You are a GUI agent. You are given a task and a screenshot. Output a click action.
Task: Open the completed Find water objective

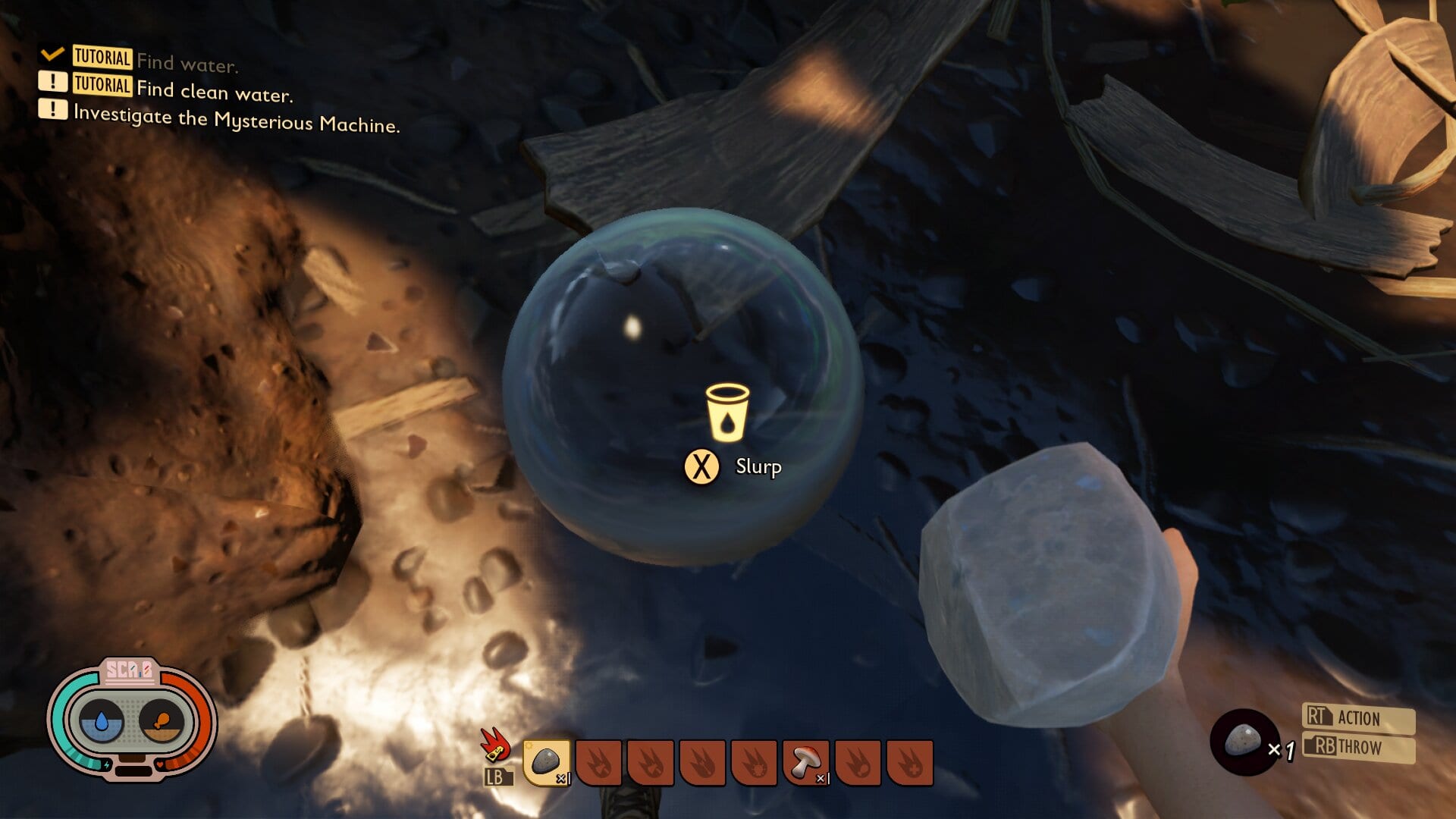[x=187, y=63]
